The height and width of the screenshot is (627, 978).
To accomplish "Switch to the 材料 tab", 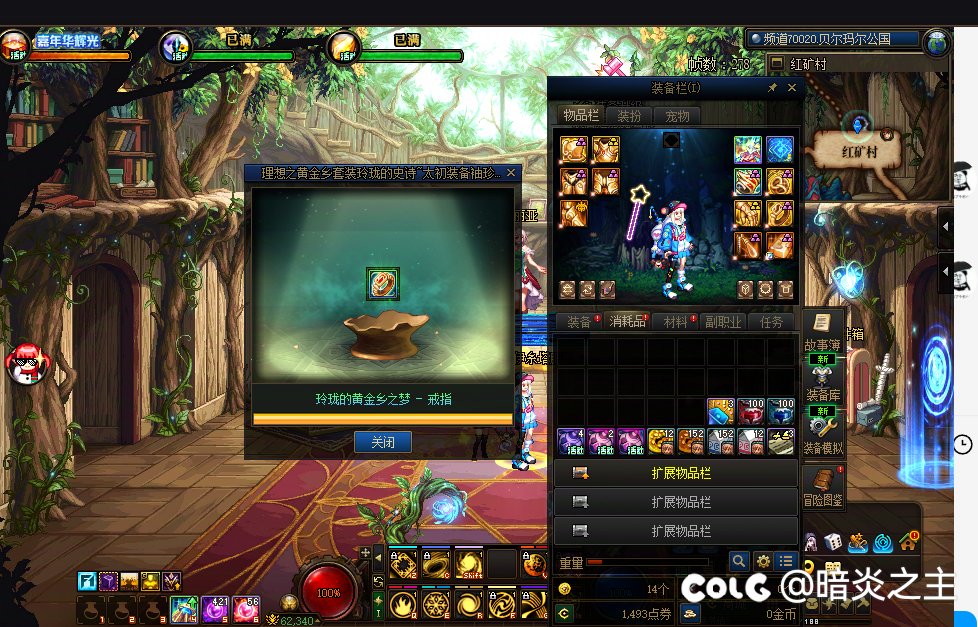I will [x=676, y=322].
